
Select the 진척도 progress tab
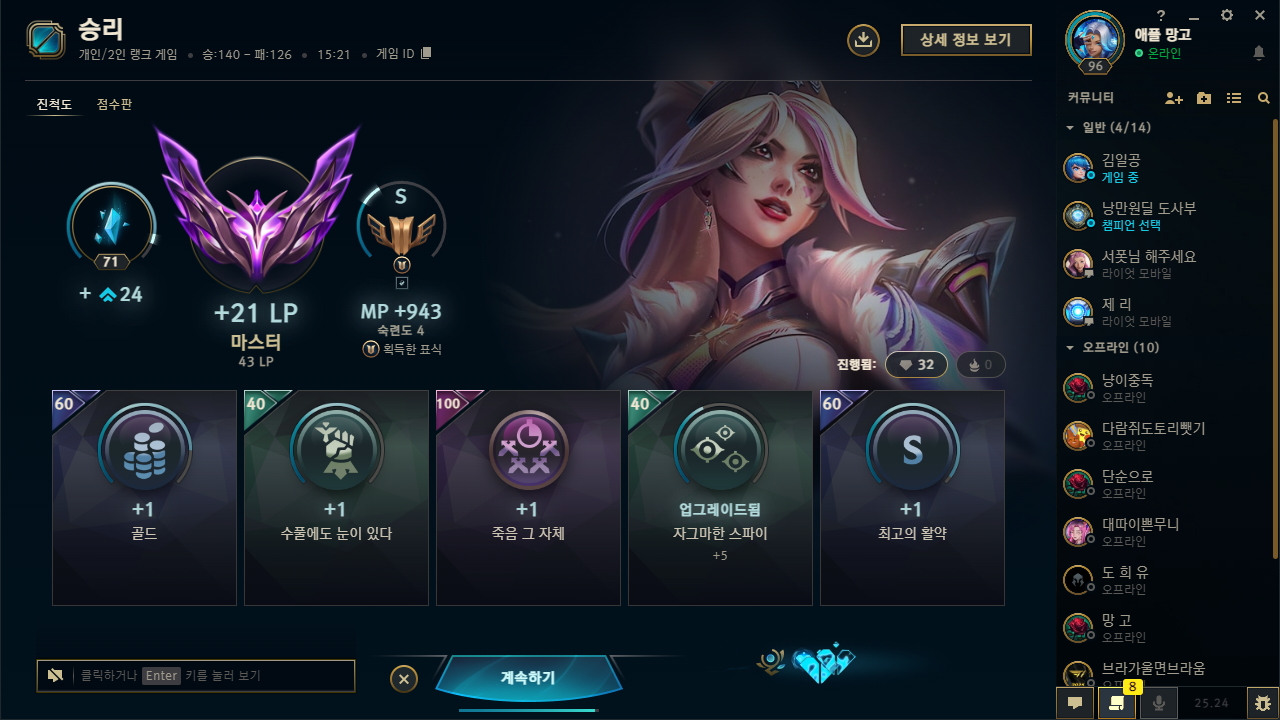[x=54, y=104]
